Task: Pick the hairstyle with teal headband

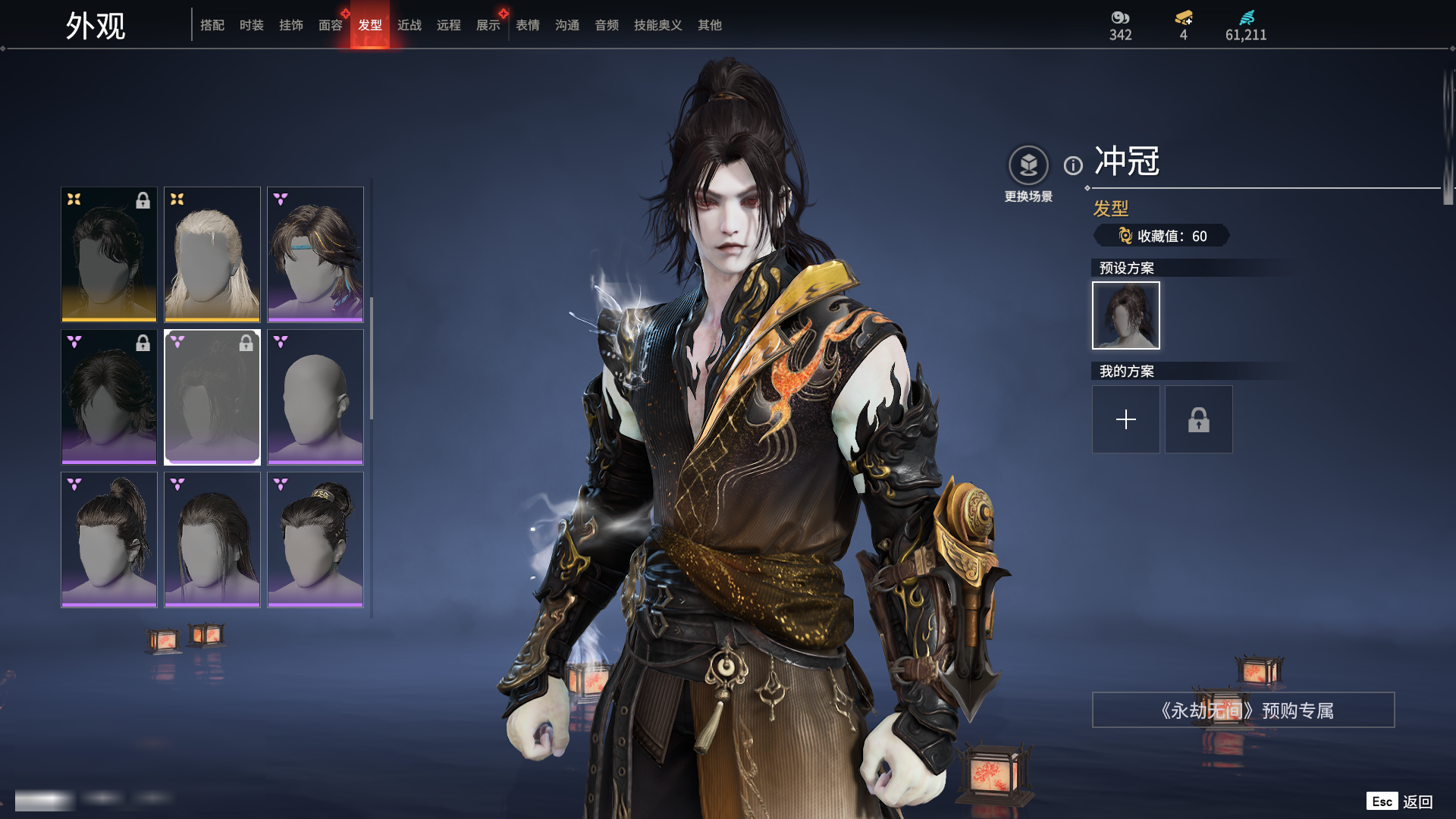Action: pos(315,254)
